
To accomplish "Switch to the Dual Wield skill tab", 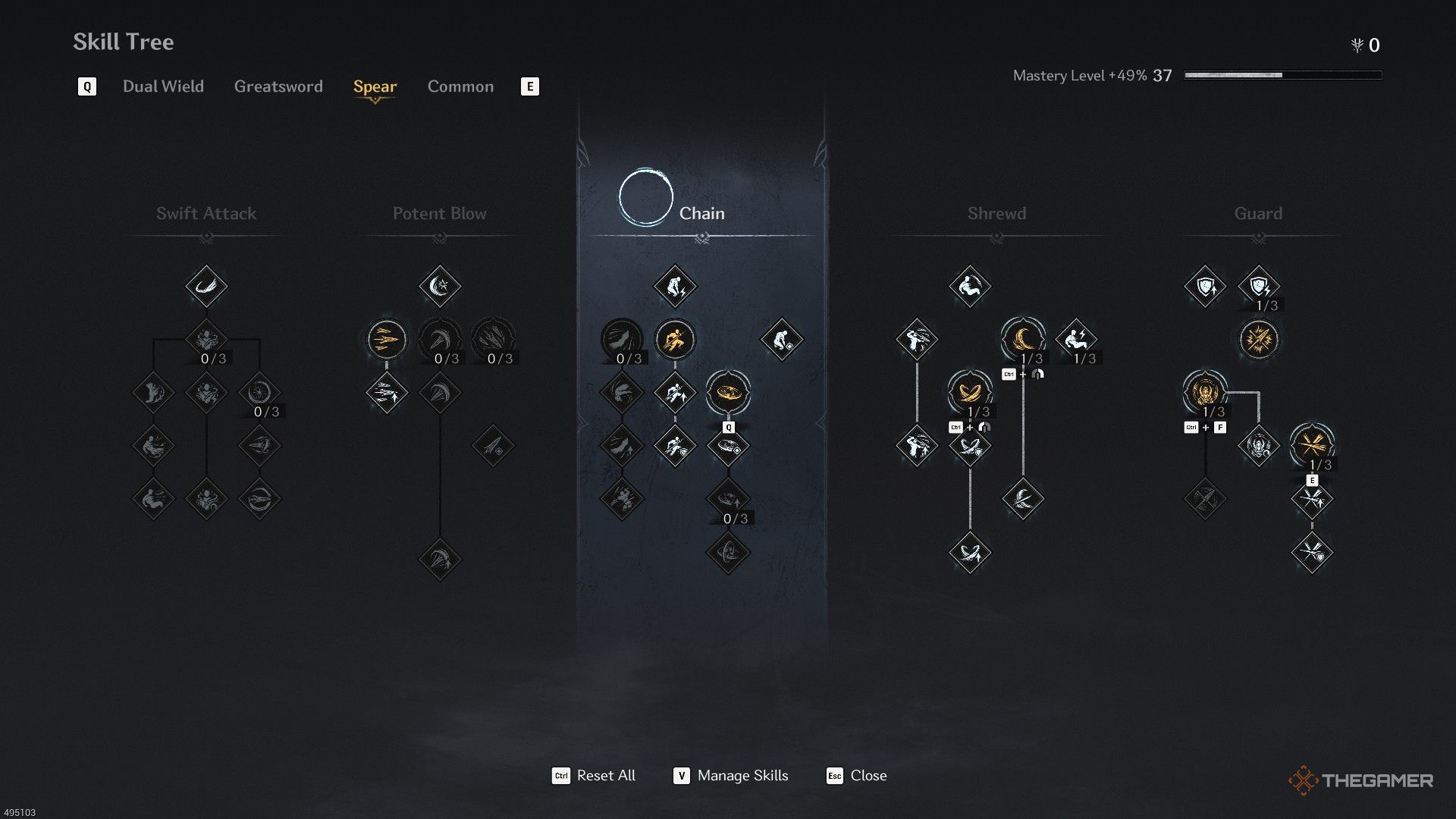I will tap(162, 86).
